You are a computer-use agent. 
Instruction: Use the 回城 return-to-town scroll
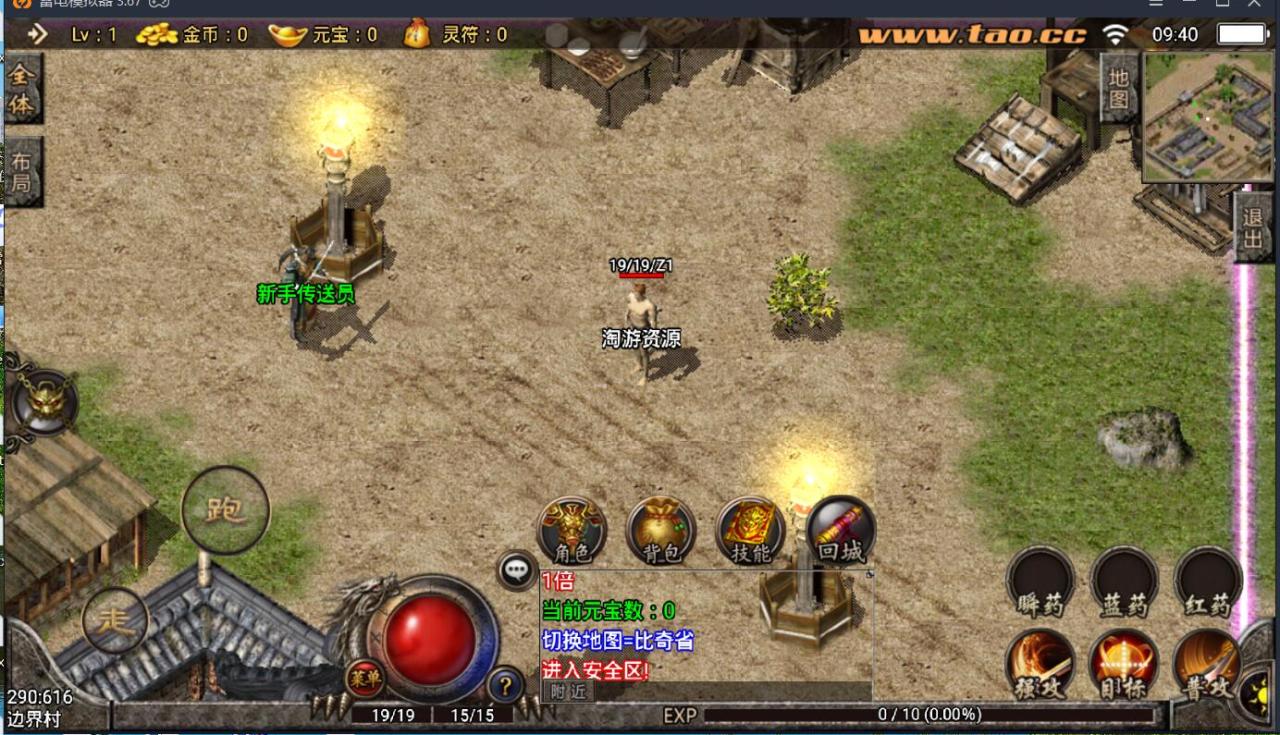[x=840, y=530]
